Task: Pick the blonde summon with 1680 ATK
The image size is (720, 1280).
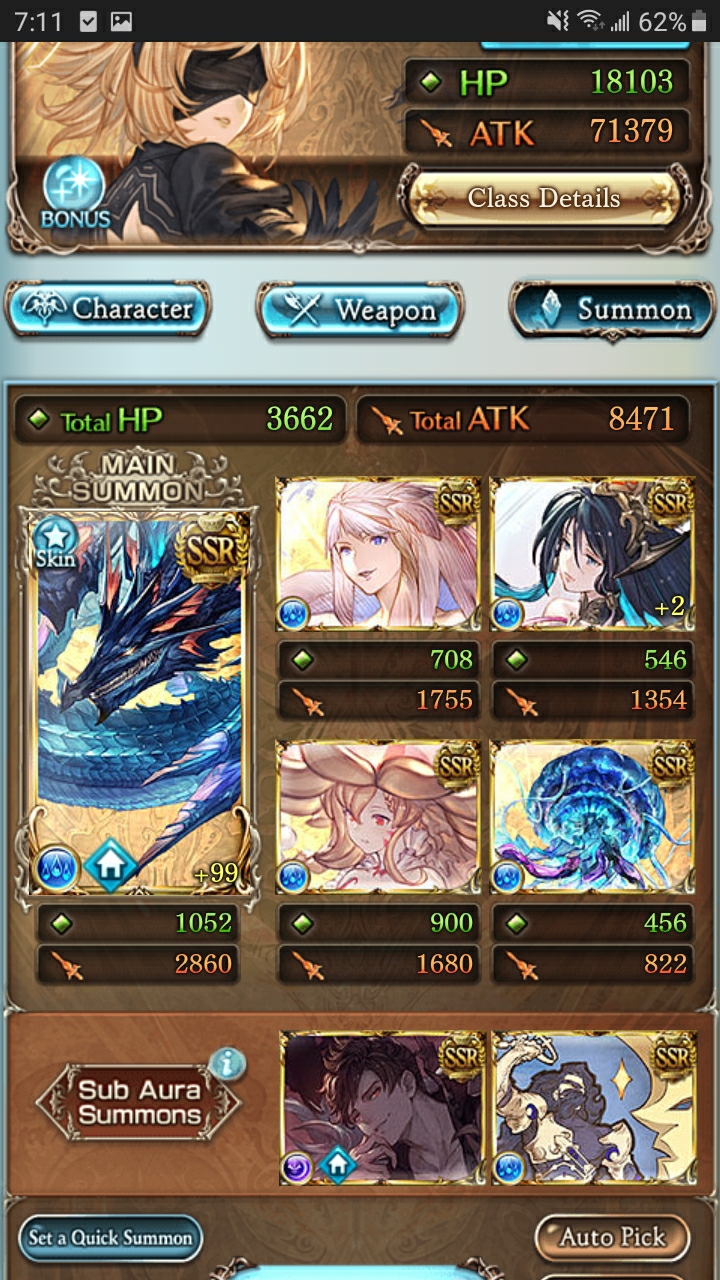Action: click(x=378, y=817)
